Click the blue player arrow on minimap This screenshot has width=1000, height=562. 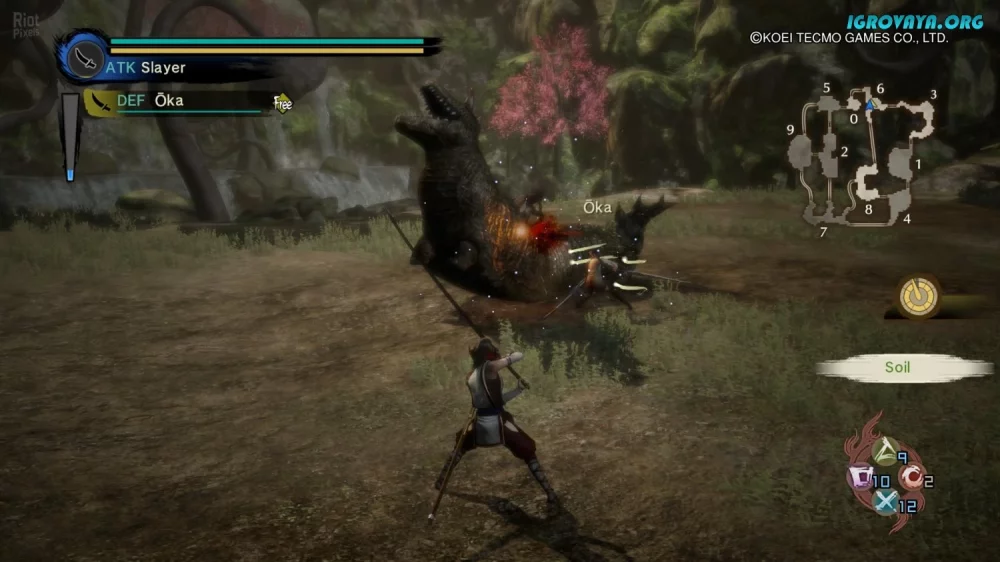click(x=870, y=103)
